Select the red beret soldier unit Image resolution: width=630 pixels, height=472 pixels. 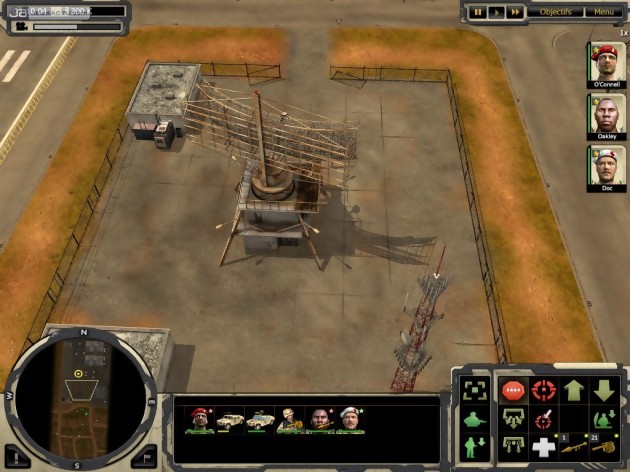(199, 421)
